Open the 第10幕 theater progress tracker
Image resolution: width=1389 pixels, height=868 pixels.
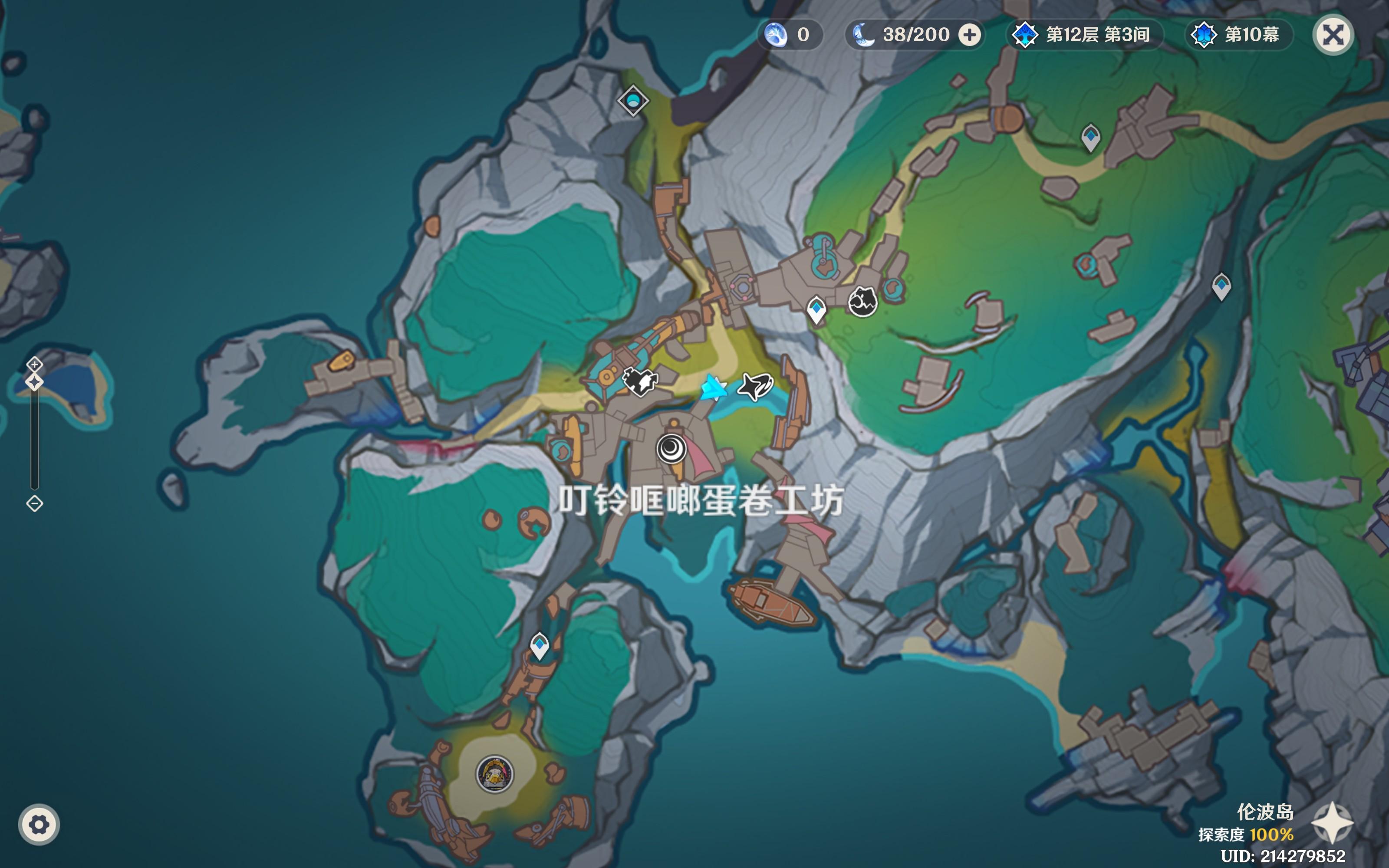coord(1239,35)
